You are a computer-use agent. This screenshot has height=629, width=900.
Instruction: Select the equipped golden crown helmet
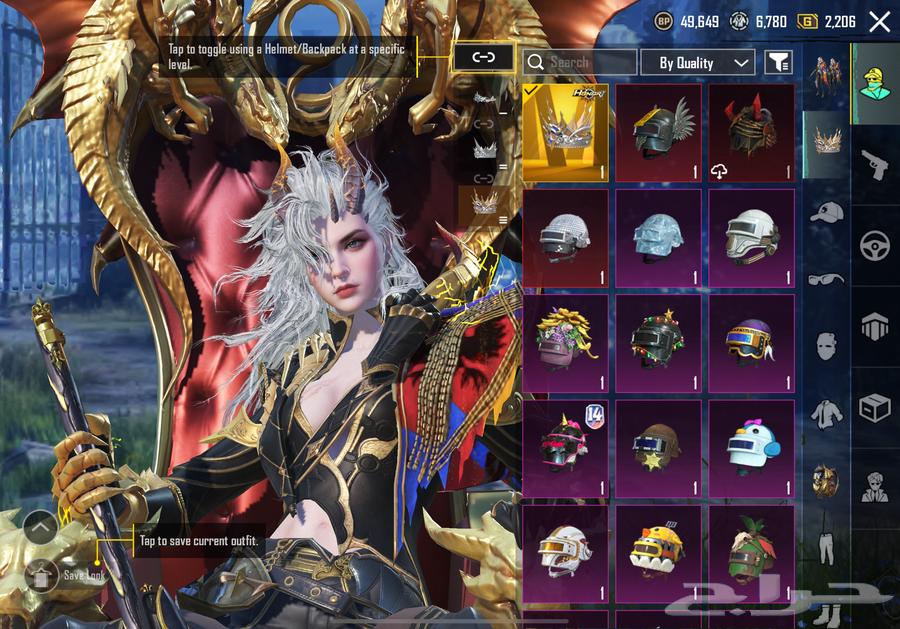(x=565, y=132)
